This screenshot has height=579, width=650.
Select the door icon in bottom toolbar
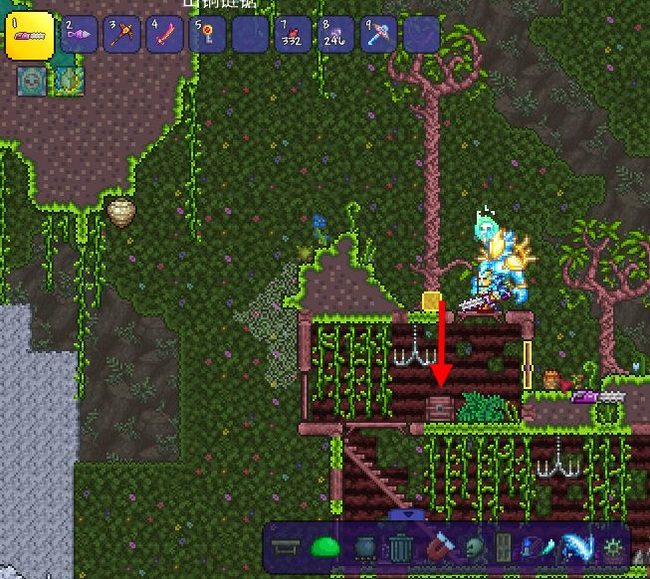pos(503,547)
